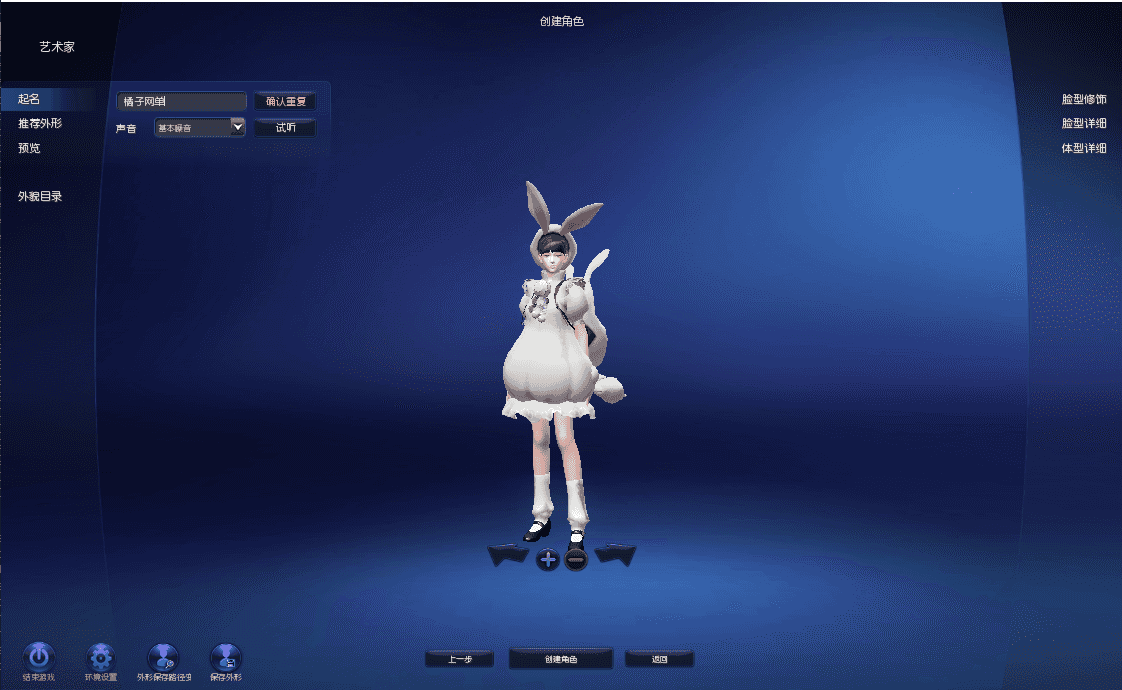This screenshot has width=1122, height=690.
Task: Switch to the 预览 preview section
Action: (x=29, y=148)
